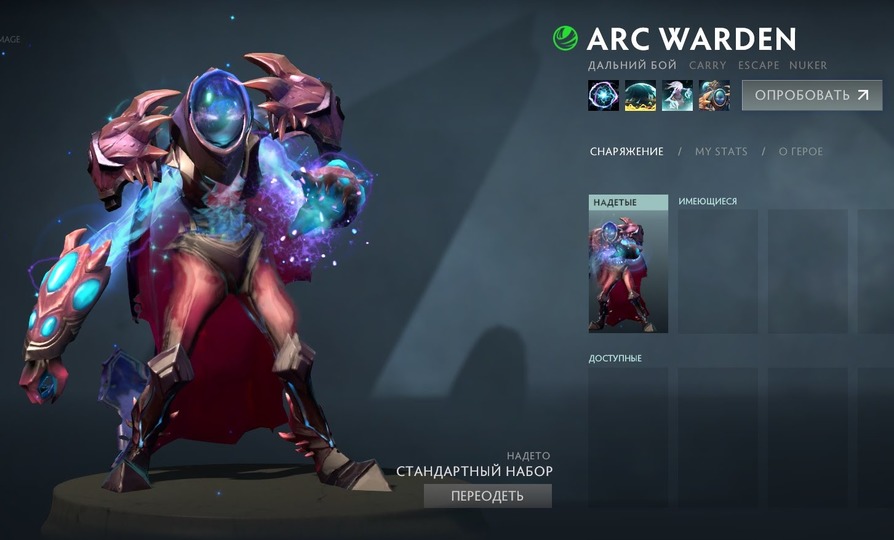Show the О ГЕРОЕ tab
The height and width of the screenshot is (540, 894).
[x=800, y=152]
